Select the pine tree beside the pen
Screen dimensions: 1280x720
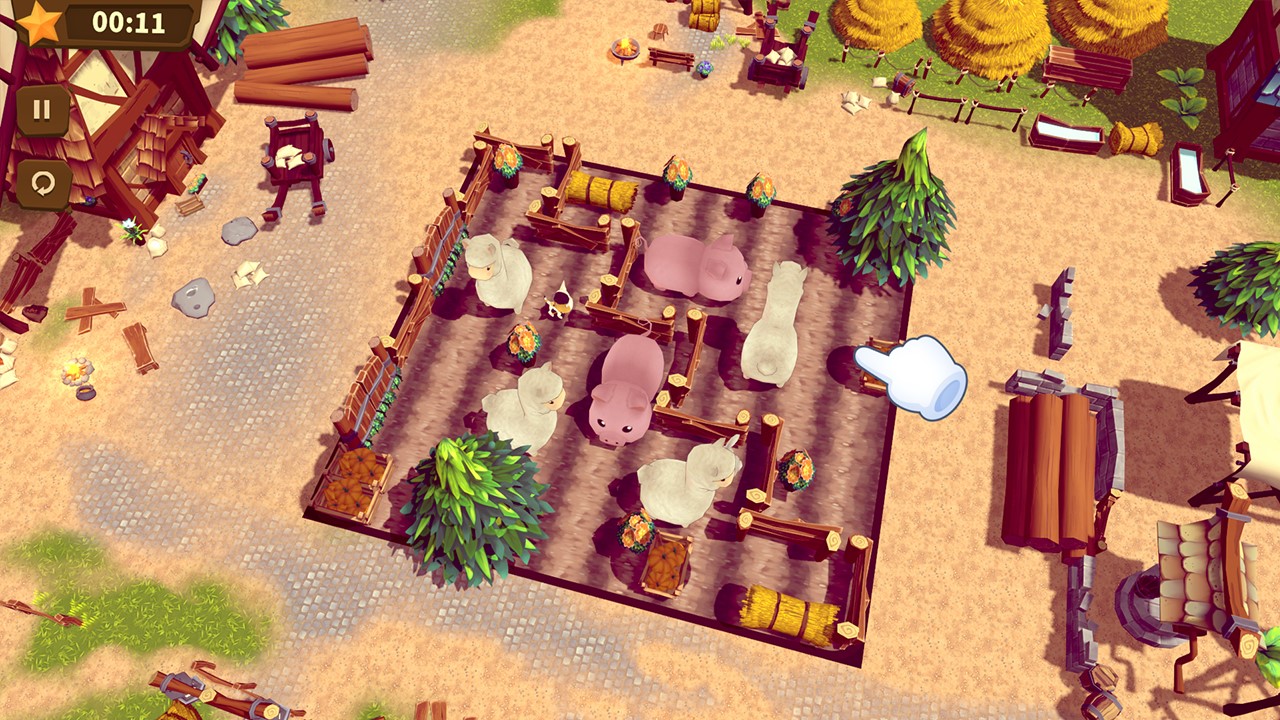point(897,210)
